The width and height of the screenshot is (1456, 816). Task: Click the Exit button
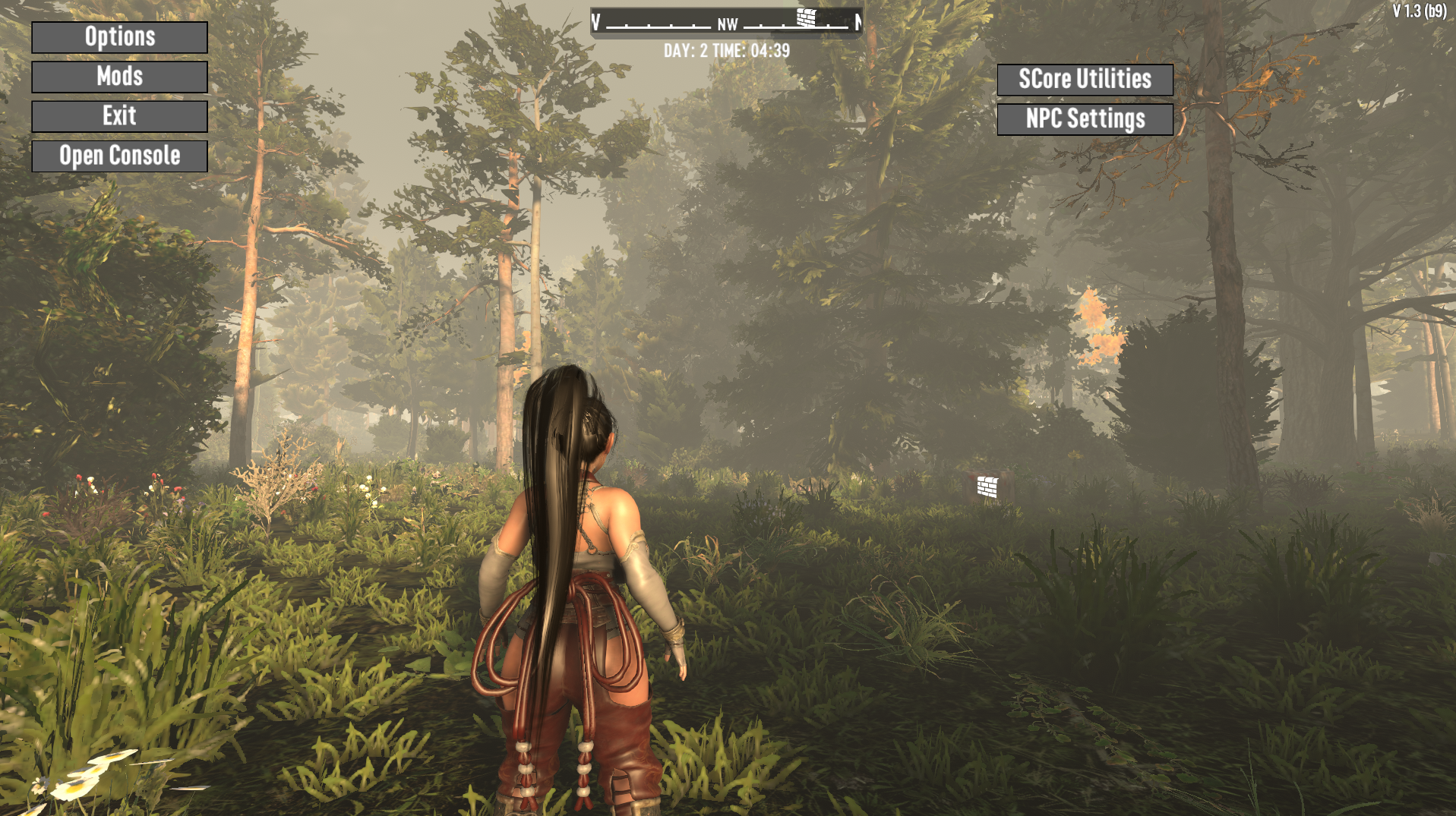pyautogui.click(x=119, y=116)
